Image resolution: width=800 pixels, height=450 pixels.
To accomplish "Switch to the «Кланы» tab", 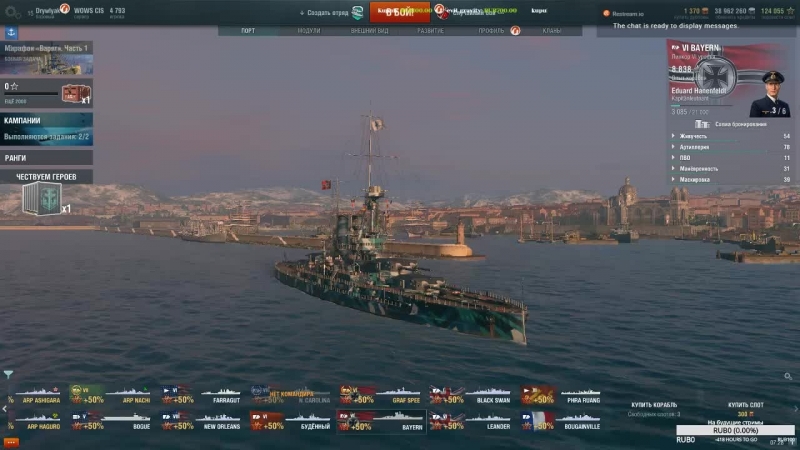I will click(x=551, y=30).
